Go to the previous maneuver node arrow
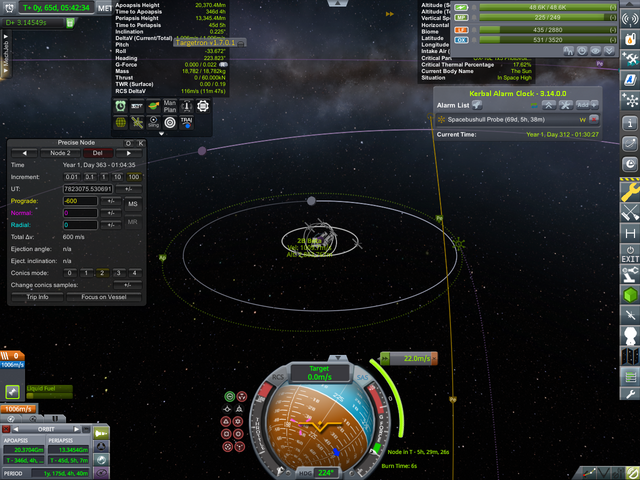640x480 pixels. 26,153
